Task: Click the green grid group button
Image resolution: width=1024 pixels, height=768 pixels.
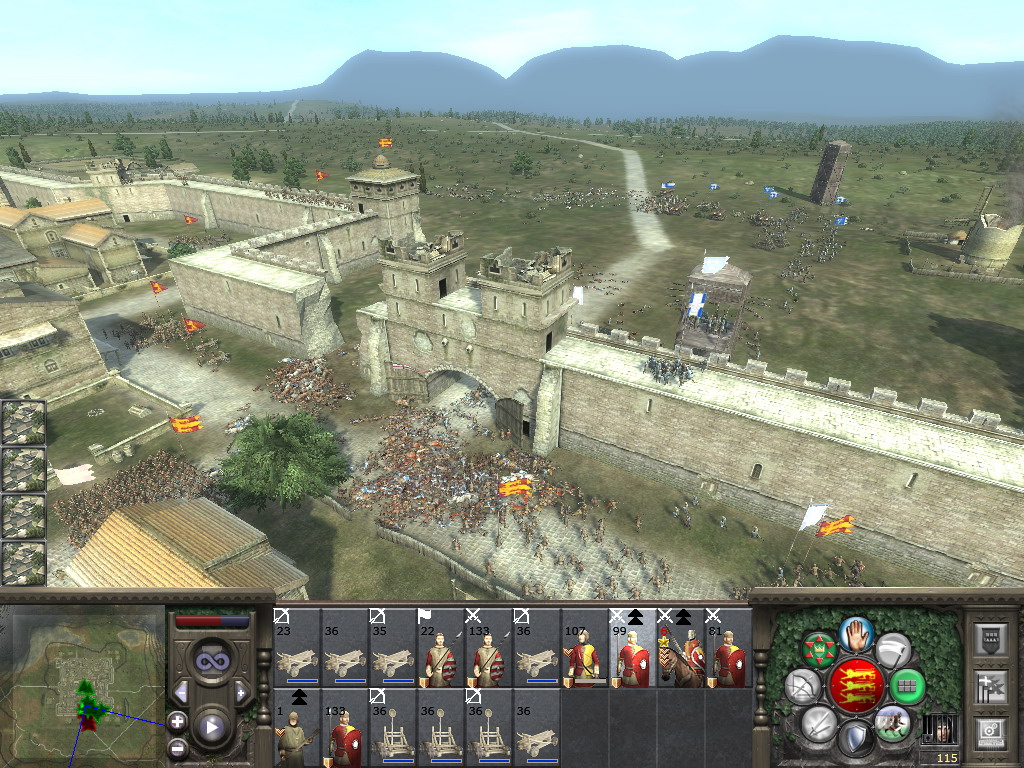Action: [907, 687]
